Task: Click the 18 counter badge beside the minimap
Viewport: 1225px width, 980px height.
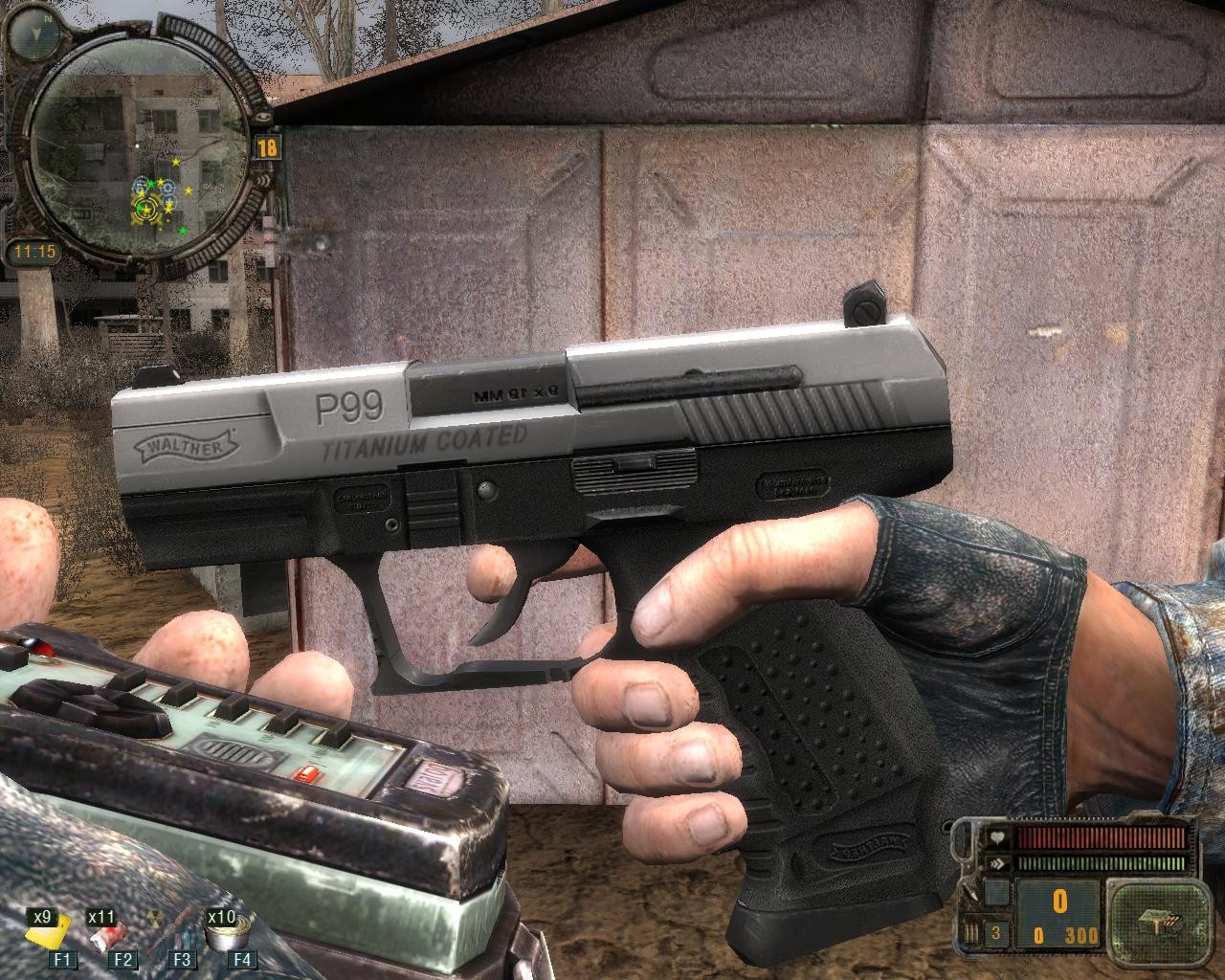Action: pos(268,148)
